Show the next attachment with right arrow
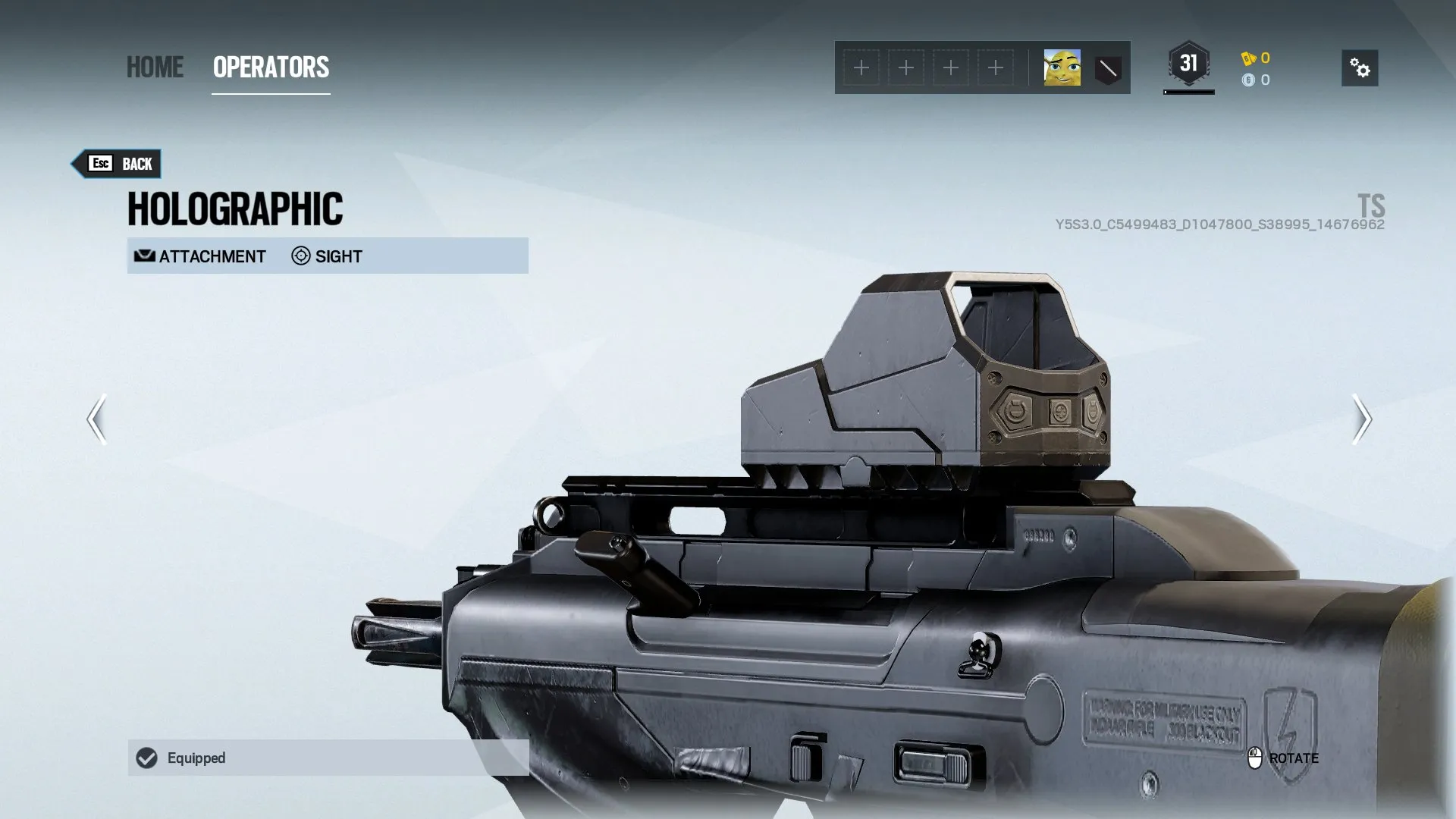Screen dimensions: 1456x819 [x=1362, y=419]
